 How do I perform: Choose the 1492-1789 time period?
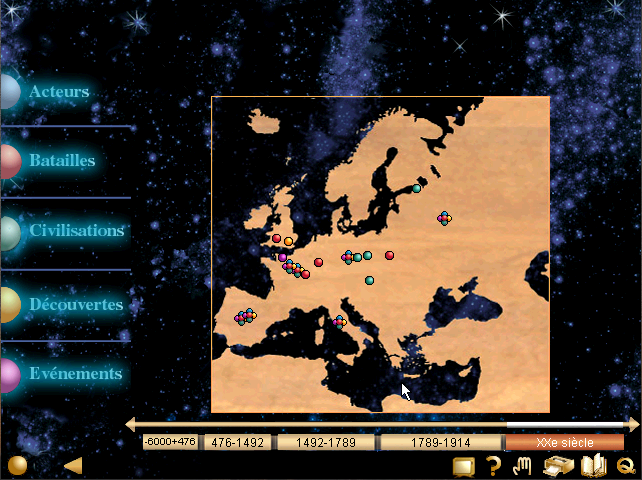coord(325,442)
